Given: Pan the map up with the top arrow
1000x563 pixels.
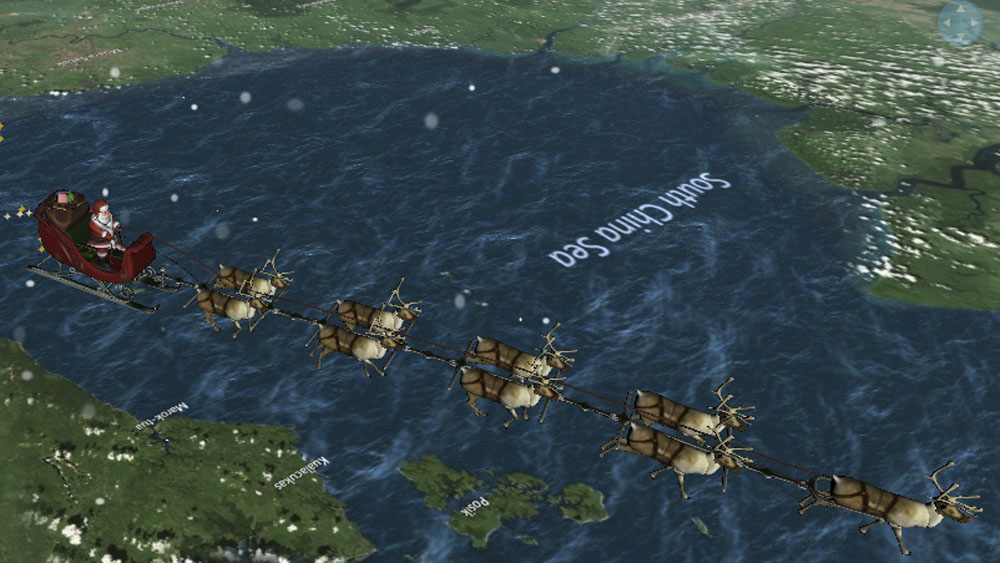Looking at the screenshot, I should click(x=960, y=10).
